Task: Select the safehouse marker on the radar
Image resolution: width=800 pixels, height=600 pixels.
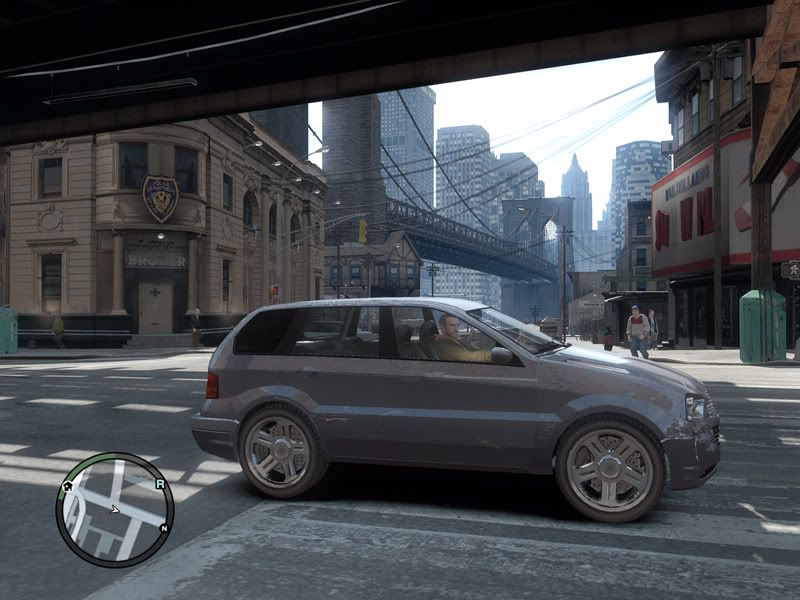Action: click(x=68, y=489)
